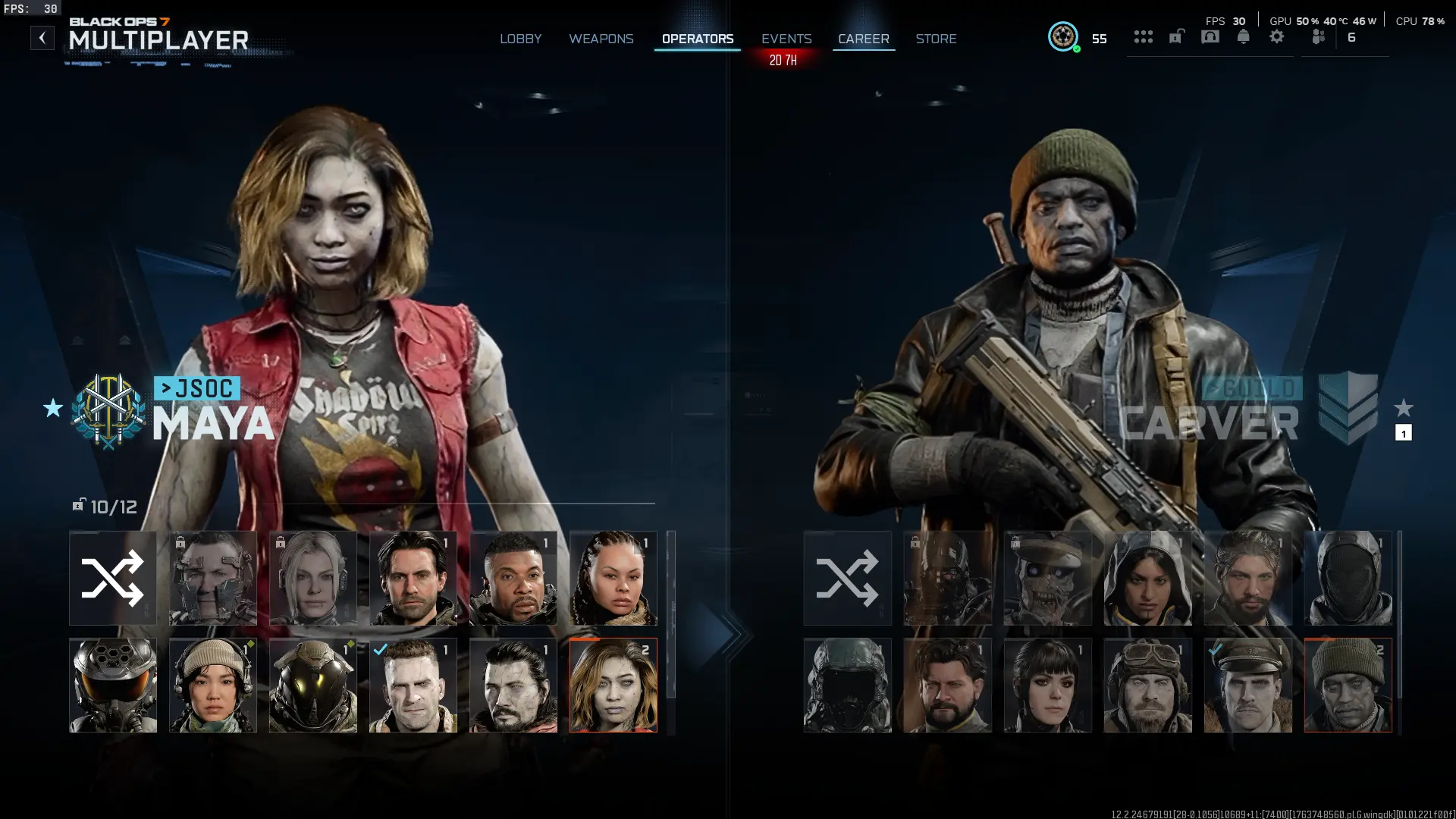Screen dimensions: 1456x819
Task: Open the more options grid icon
Action: pos(1143,36)
